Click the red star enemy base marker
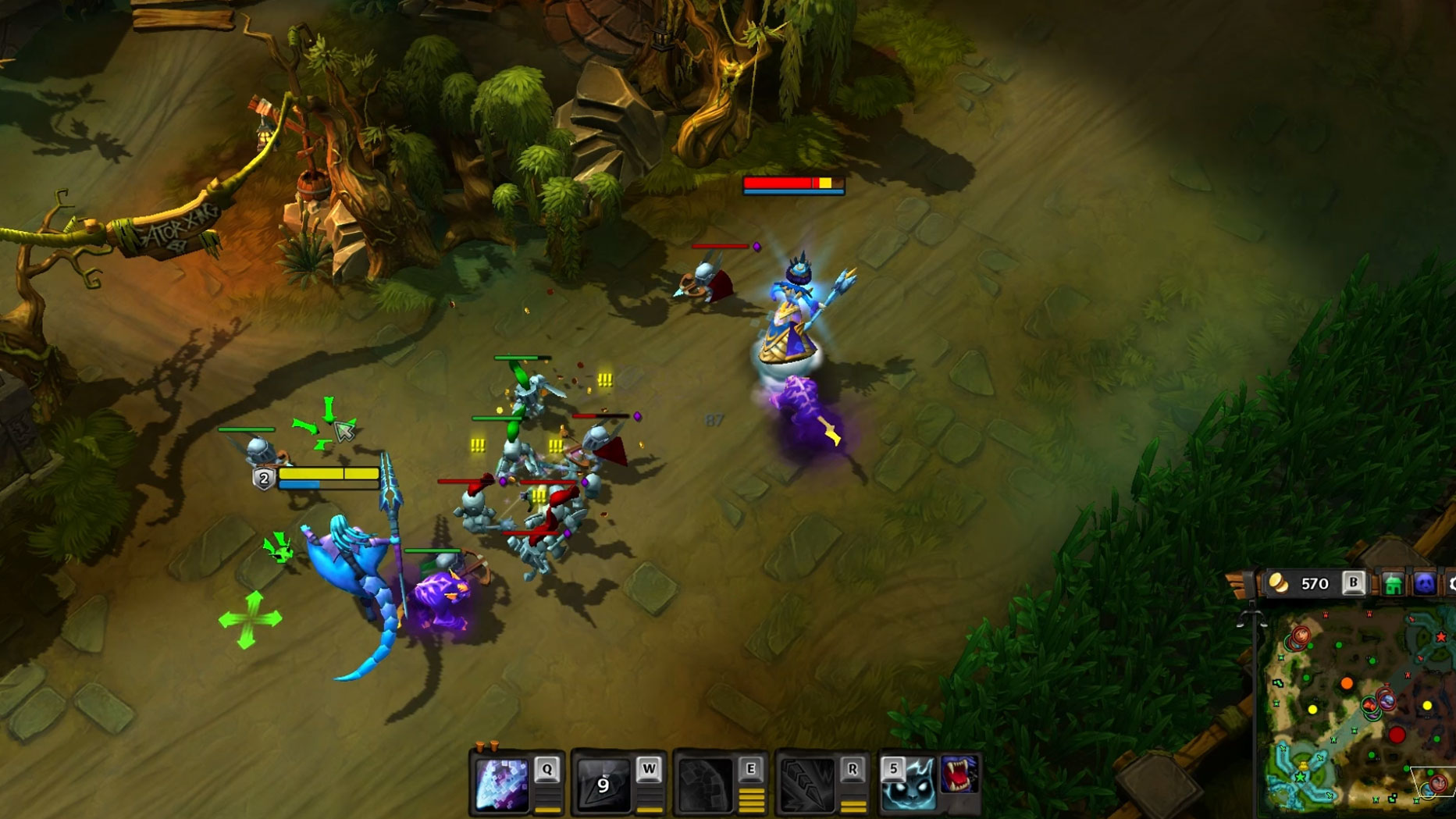The width and height of the screenshot is (1456, 819). point(1441,637)
